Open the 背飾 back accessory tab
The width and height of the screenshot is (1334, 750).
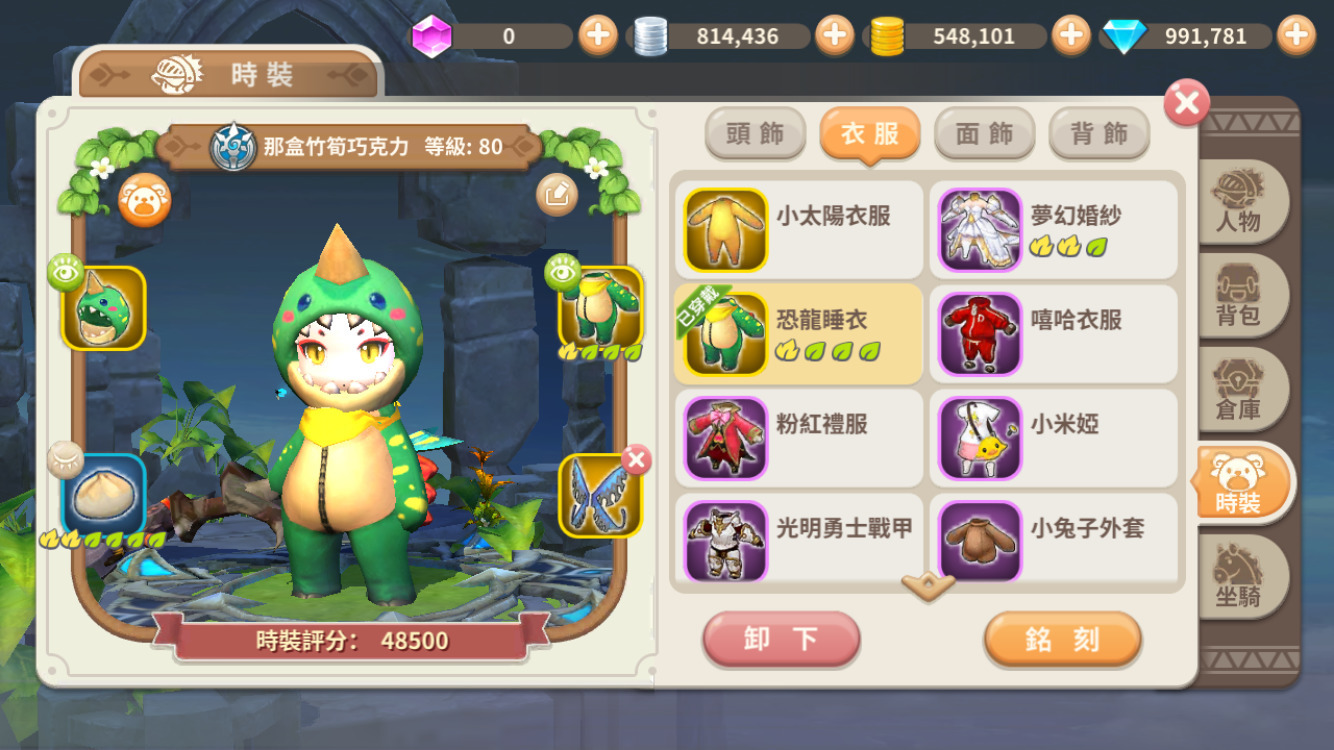tap(1098, 133)
